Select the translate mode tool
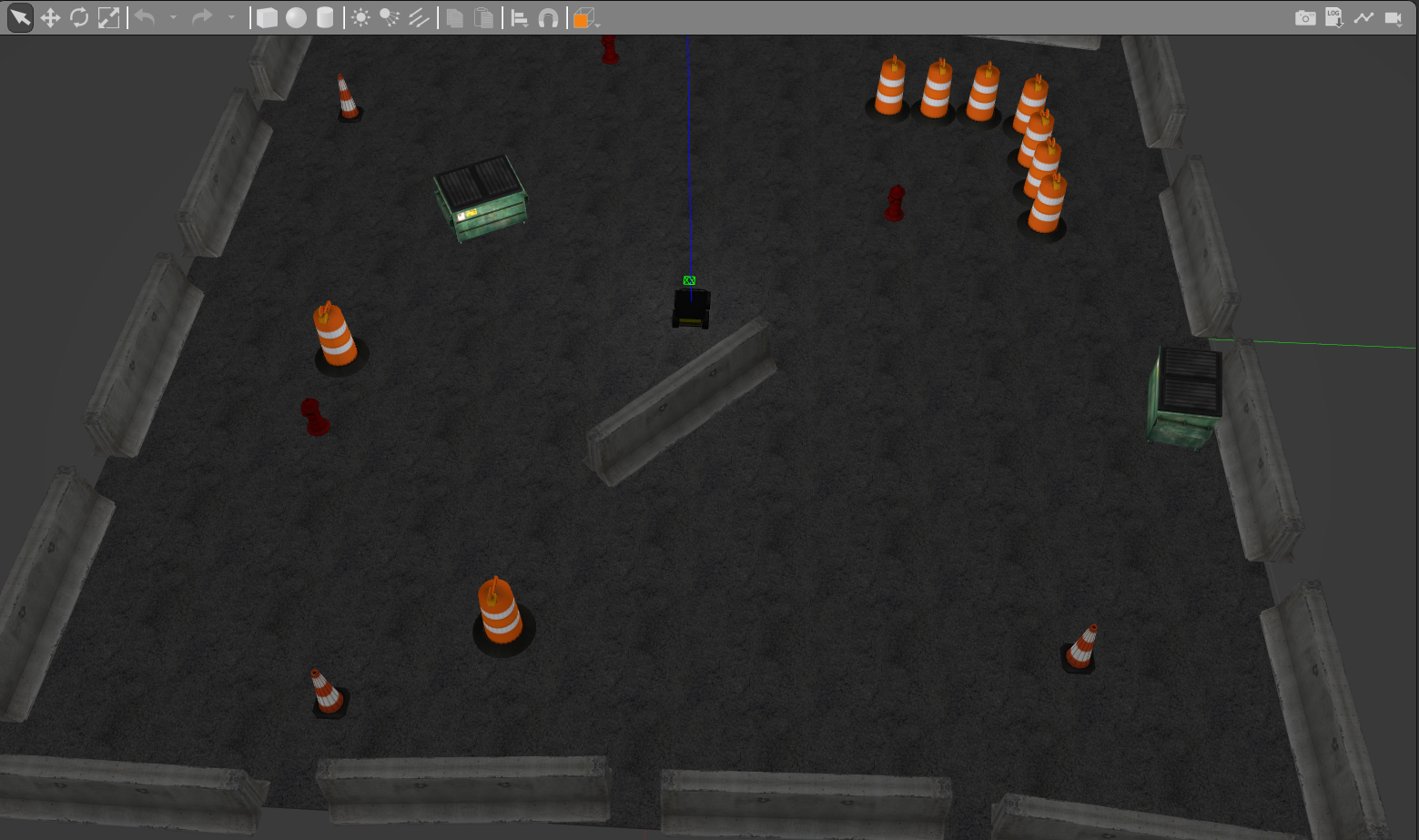1419x840 pixels. coord(51,17)
